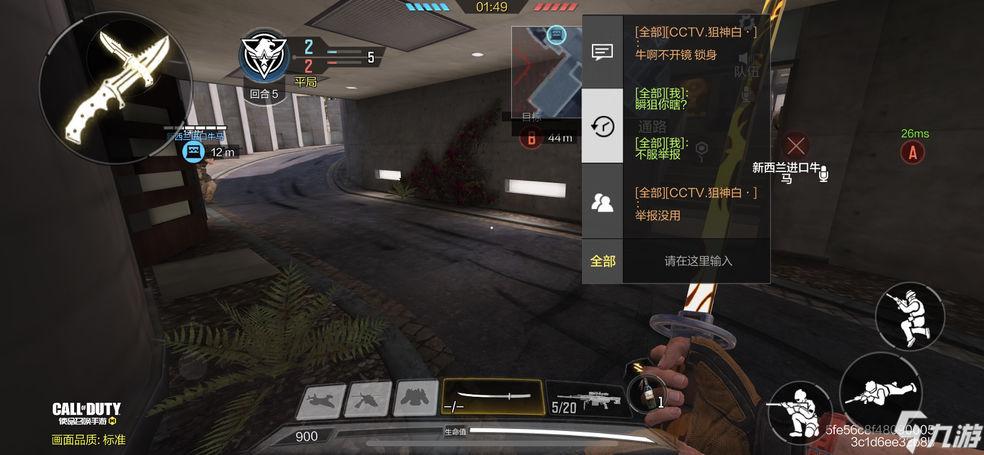The width and height of the screenshot is (984, 455).
Task: Open the minimap
Action: click(546, 70)
